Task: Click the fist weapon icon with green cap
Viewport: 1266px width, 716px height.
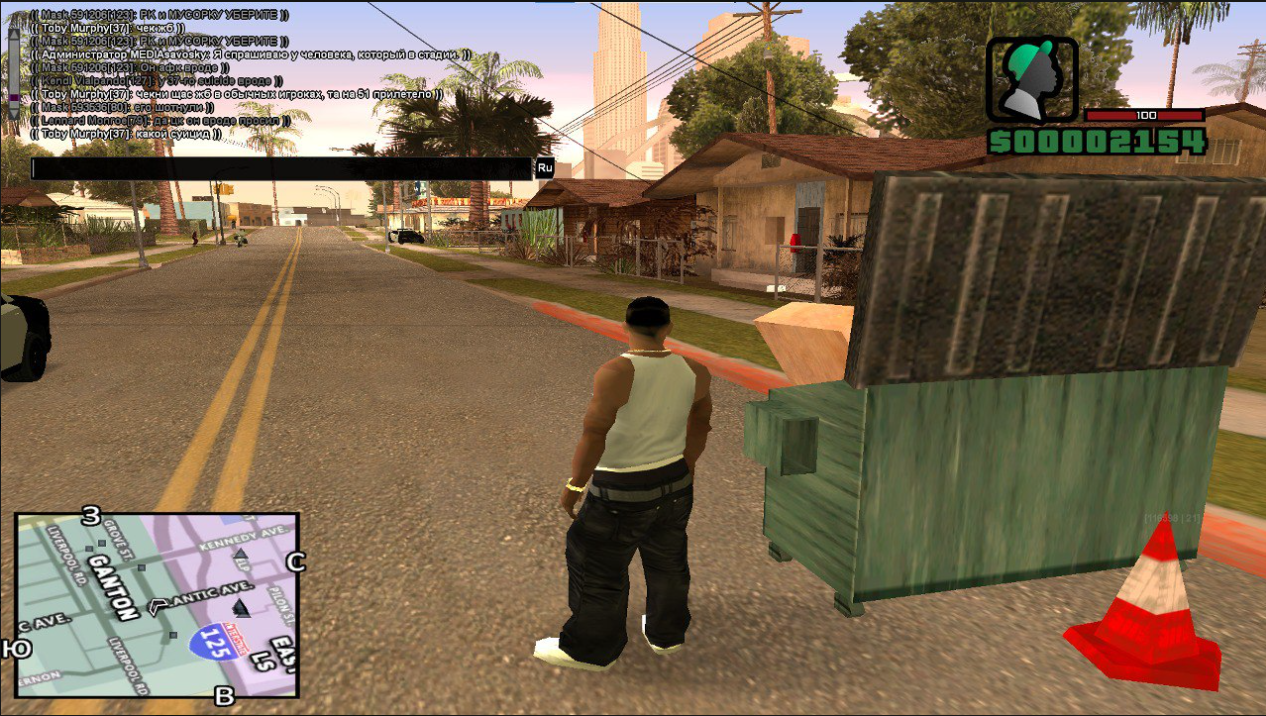Action: coord(1032,81)
